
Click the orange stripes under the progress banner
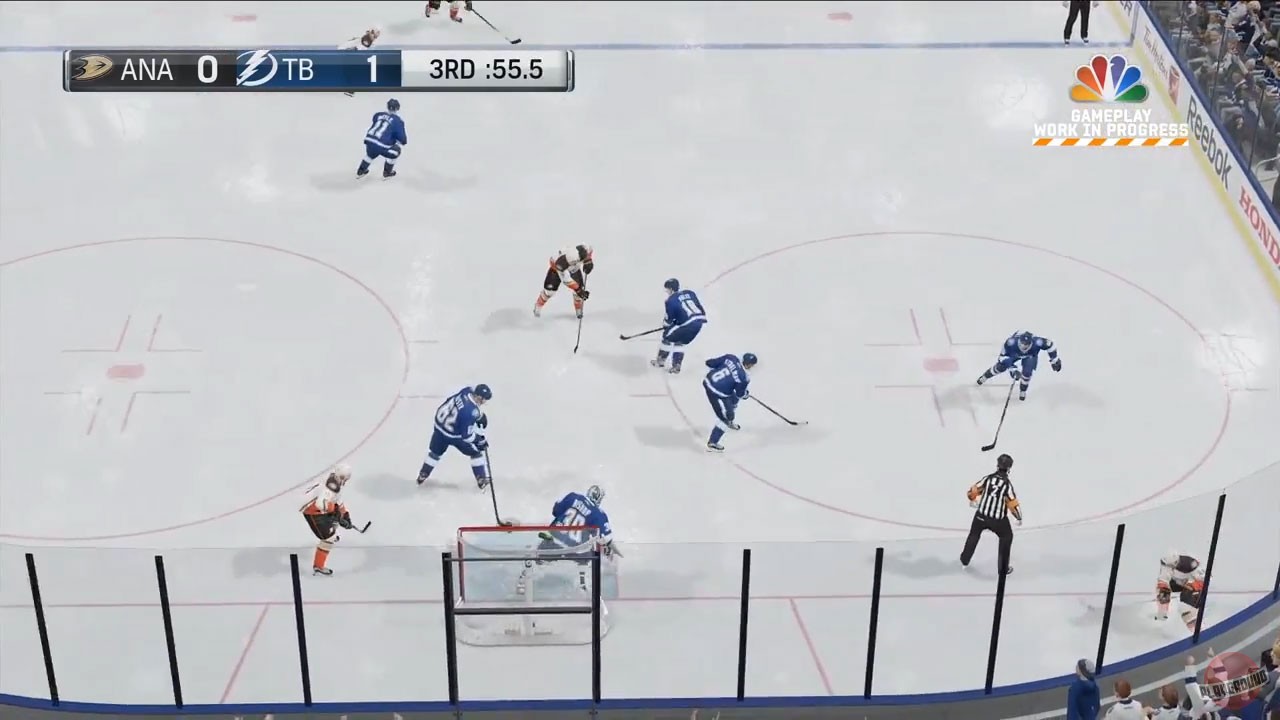pyautogui.click(x=1110, y=142)
